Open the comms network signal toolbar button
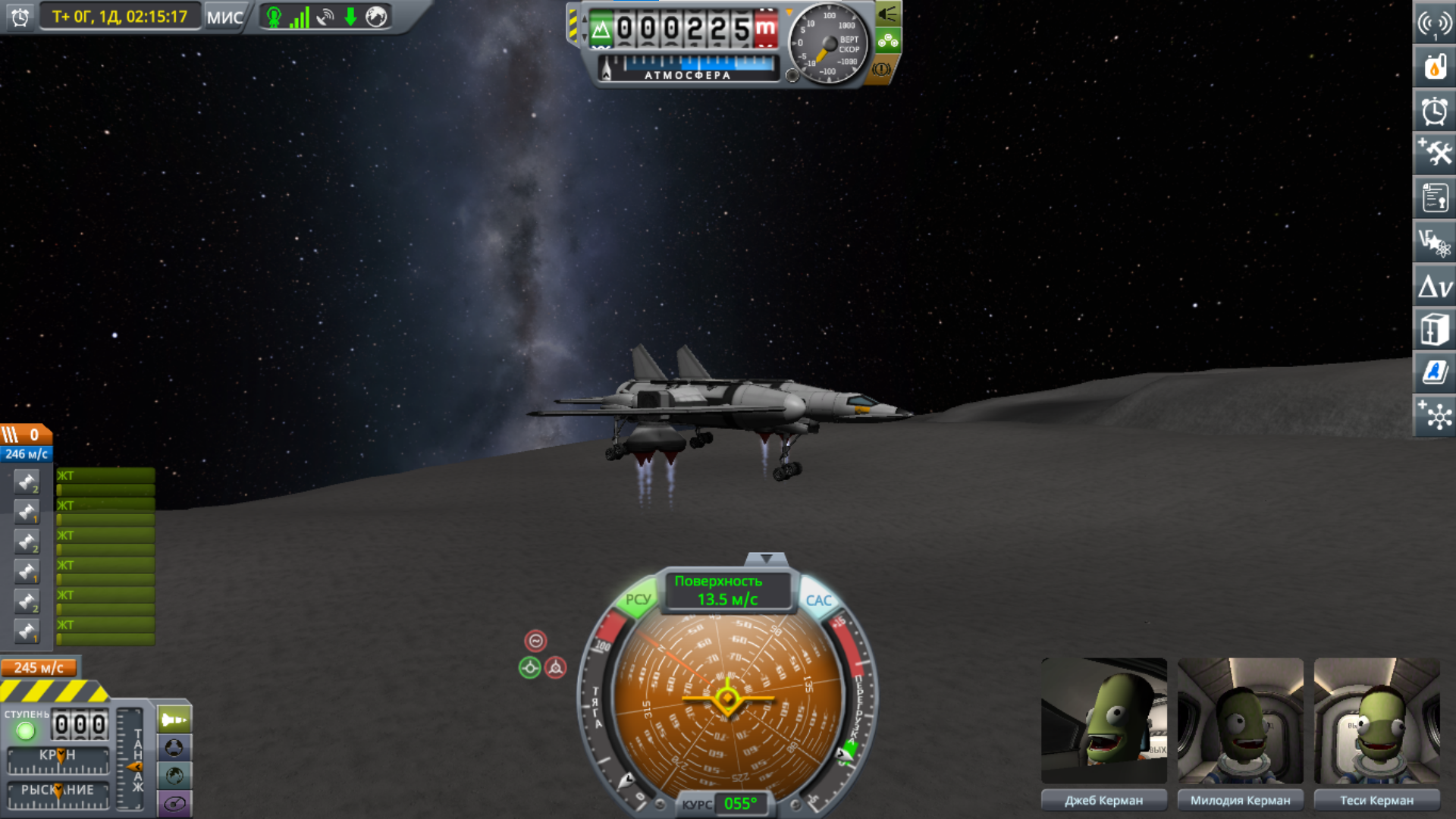 click(x=1434, y=24)
